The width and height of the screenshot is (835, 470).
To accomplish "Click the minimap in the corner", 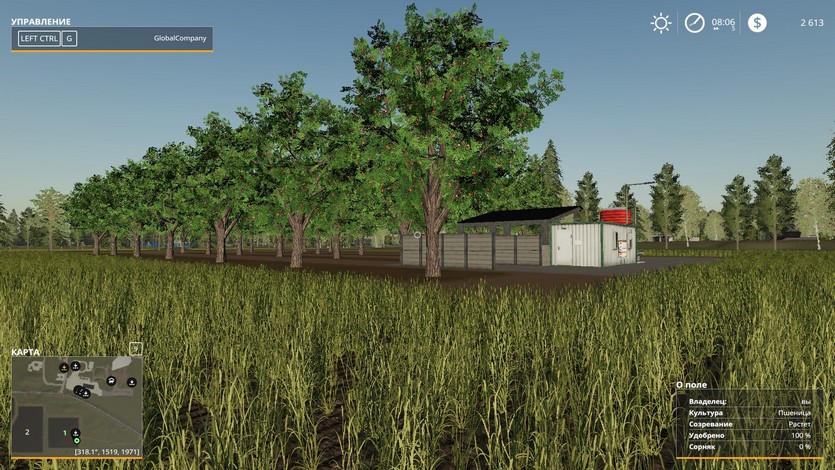I will (77, 402).
